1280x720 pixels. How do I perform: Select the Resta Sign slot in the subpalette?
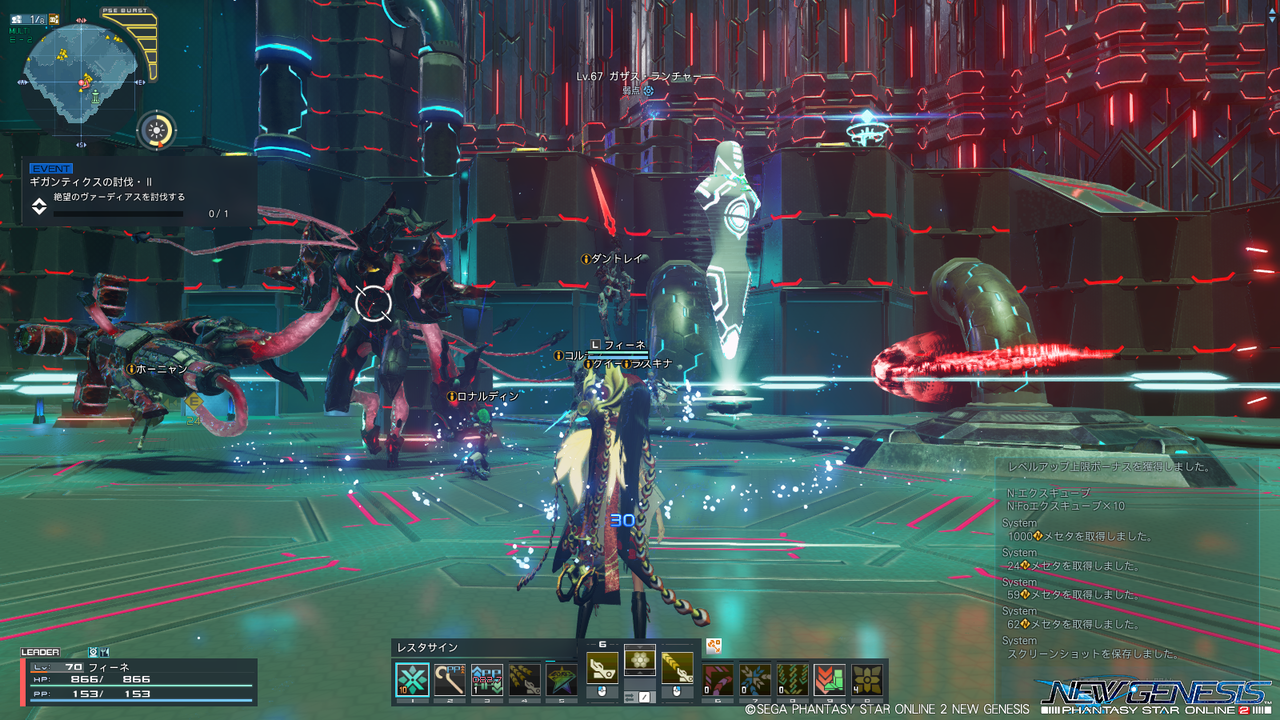click(x=412, y=680)
